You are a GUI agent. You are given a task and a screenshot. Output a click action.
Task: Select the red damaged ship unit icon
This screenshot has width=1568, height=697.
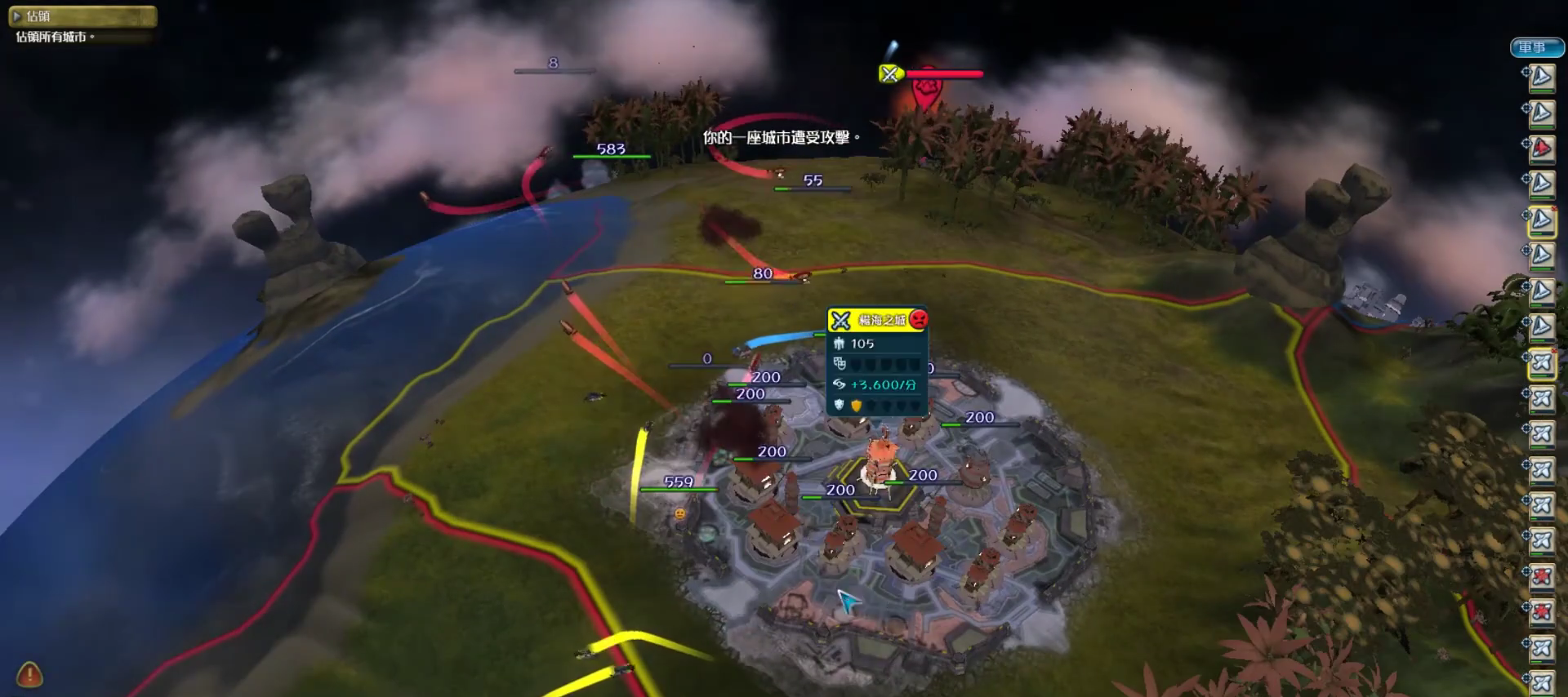1541,149
